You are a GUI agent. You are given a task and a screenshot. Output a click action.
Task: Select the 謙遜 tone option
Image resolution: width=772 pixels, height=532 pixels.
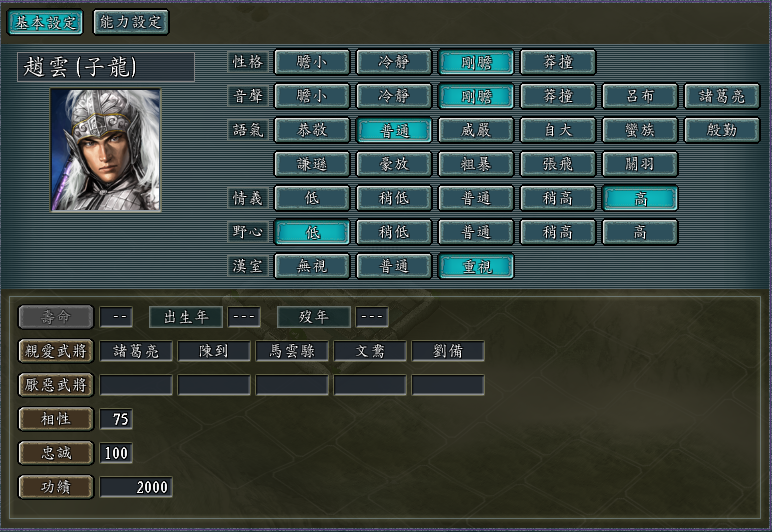[312, 164]
